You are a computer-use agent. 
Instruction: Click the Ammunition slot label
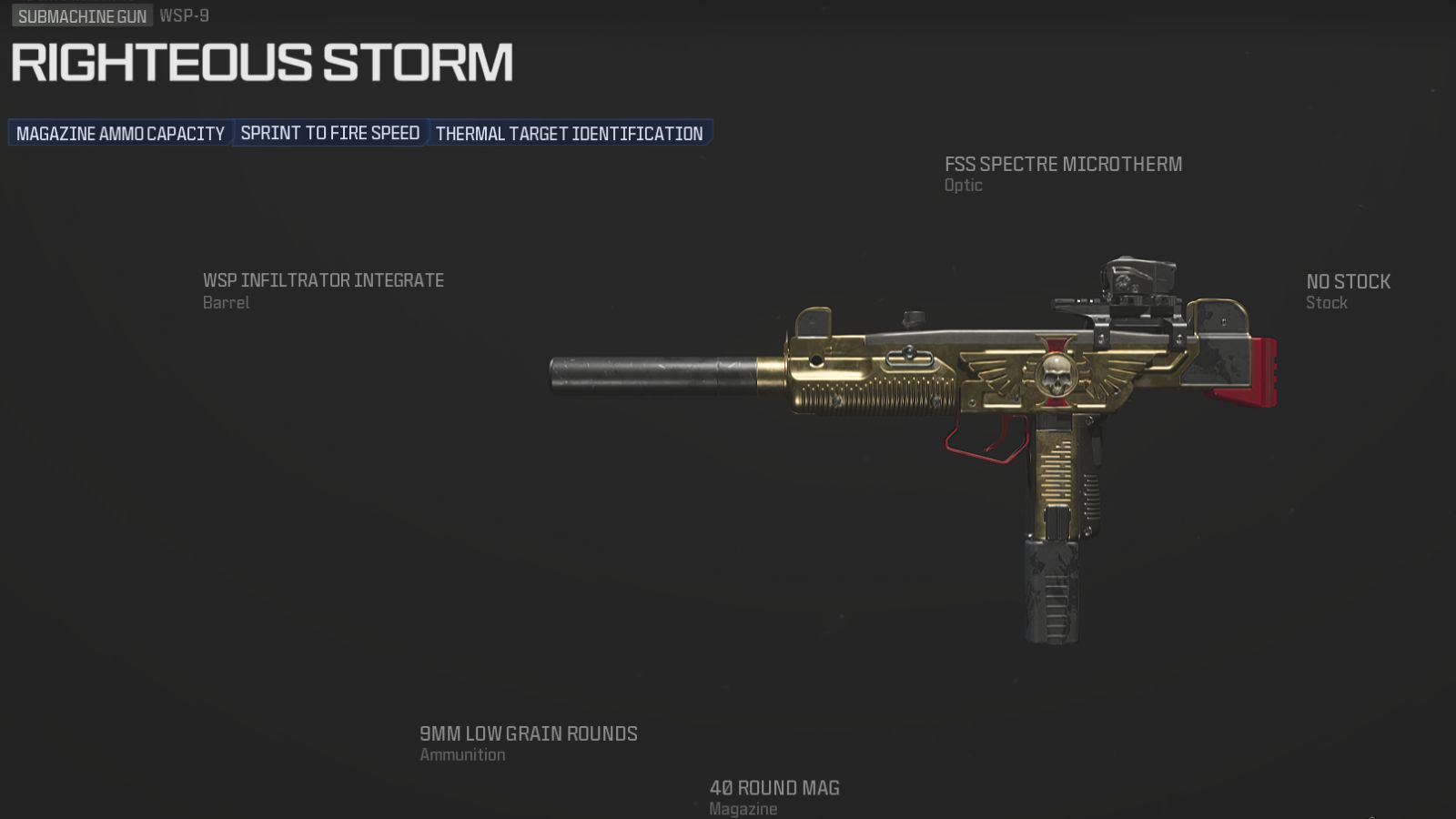(x=462, y=754)
